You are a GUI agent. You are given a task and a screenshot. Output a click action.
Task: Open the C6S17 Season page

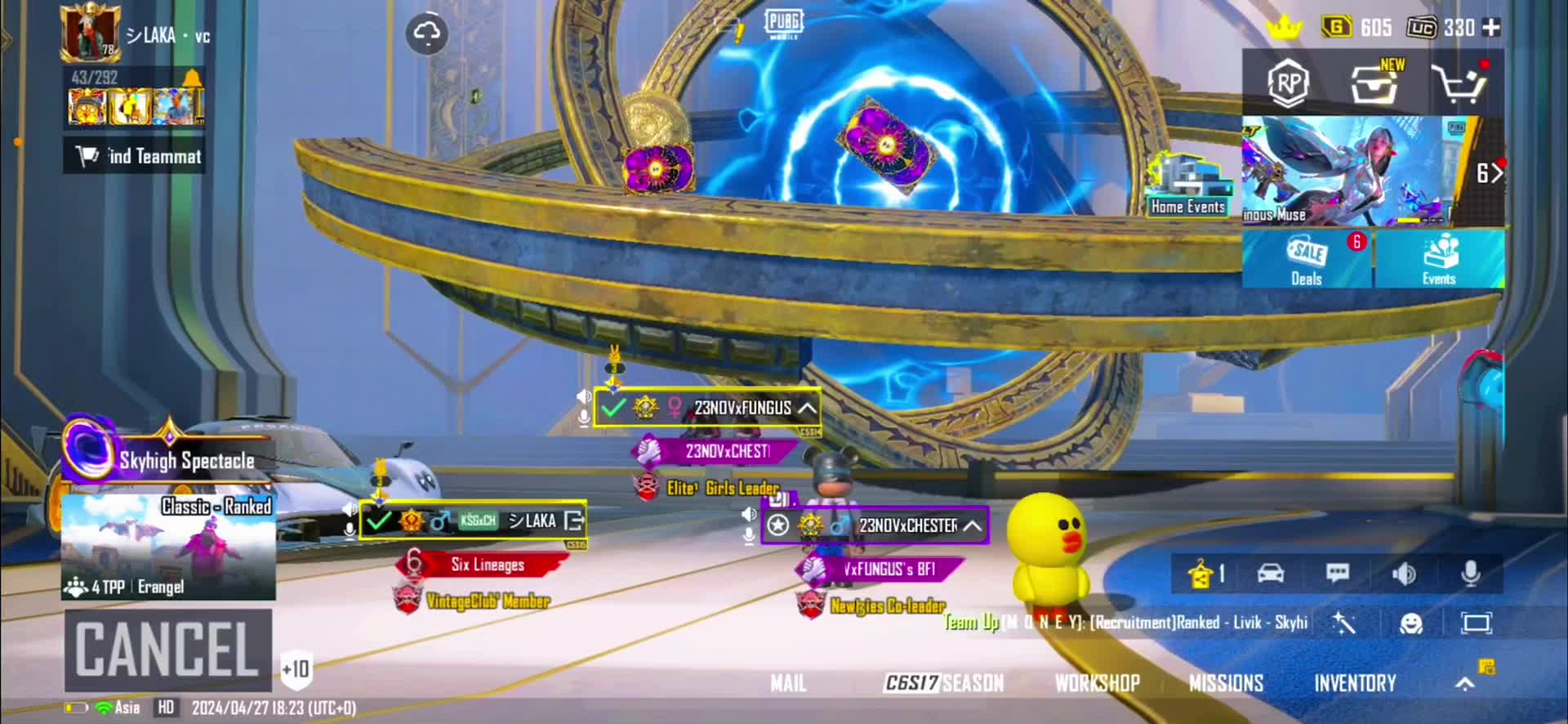pyautogui.click(x=943, y=683)
